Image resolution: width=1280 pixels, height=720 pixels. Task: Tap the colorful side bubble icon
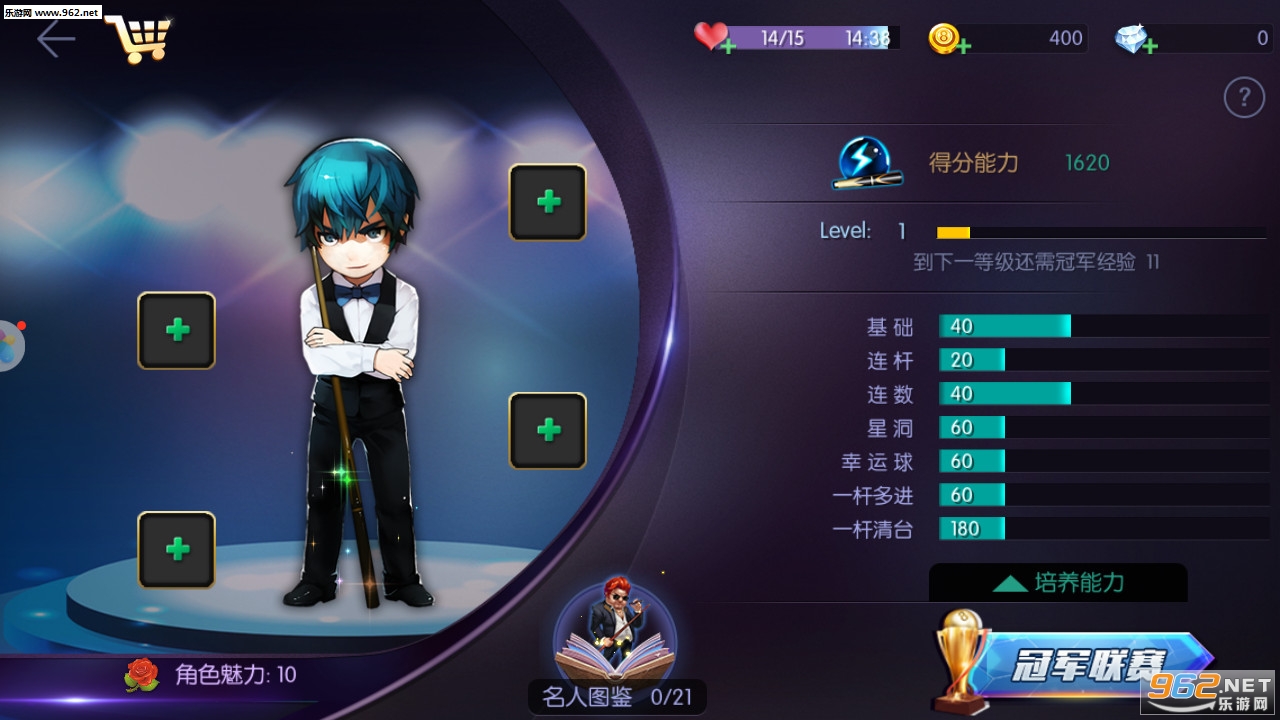point(8,345)
